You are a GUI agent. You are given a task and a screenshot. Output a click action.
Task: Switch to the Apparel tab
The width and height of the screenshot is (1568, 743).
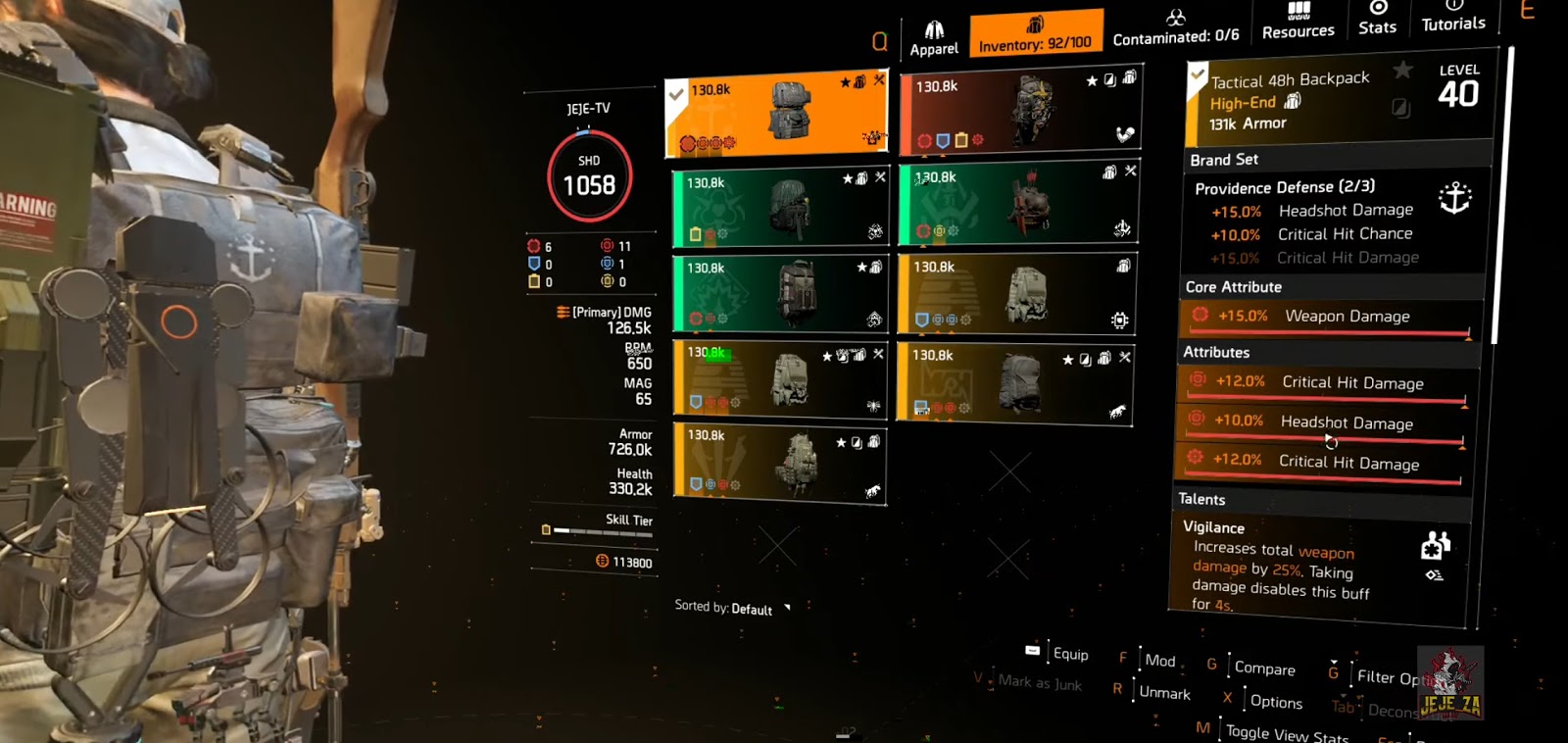(934, 31)
